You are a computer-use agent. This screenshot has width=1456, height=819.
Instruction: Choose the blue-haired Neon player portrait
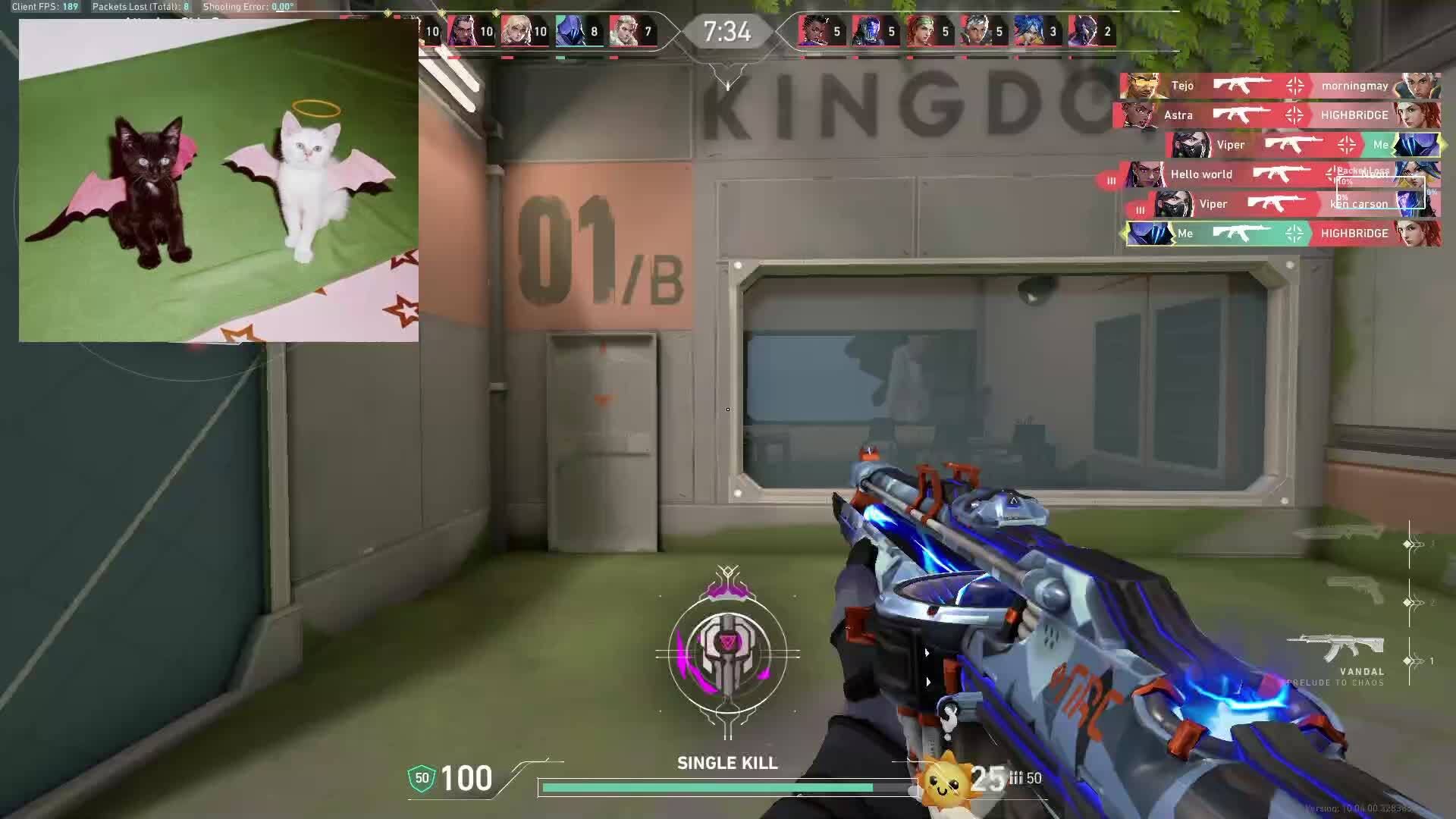coord(1029,32)
